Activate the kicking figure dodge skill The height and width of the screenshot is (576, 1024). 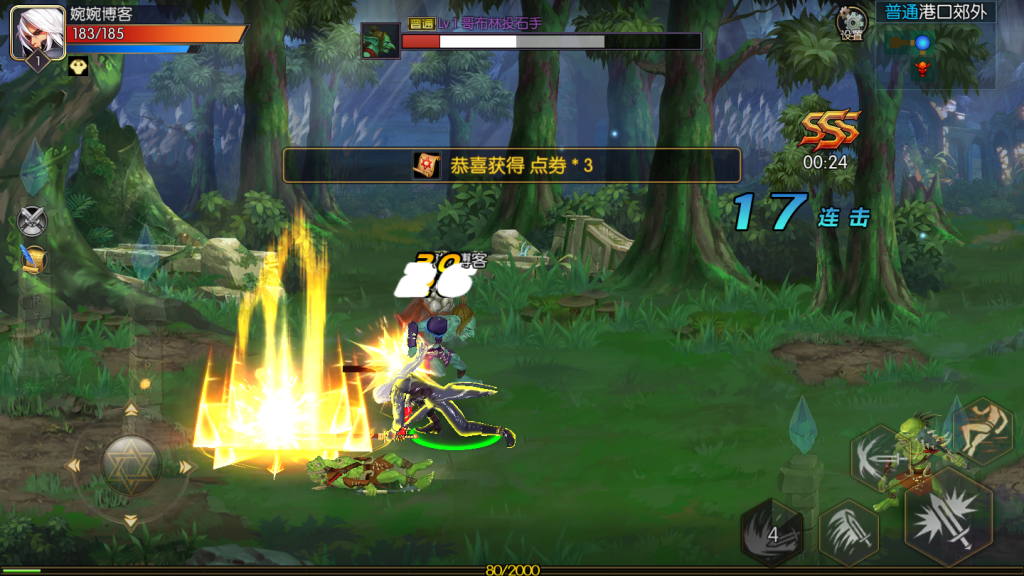click(x=982, y=429)
